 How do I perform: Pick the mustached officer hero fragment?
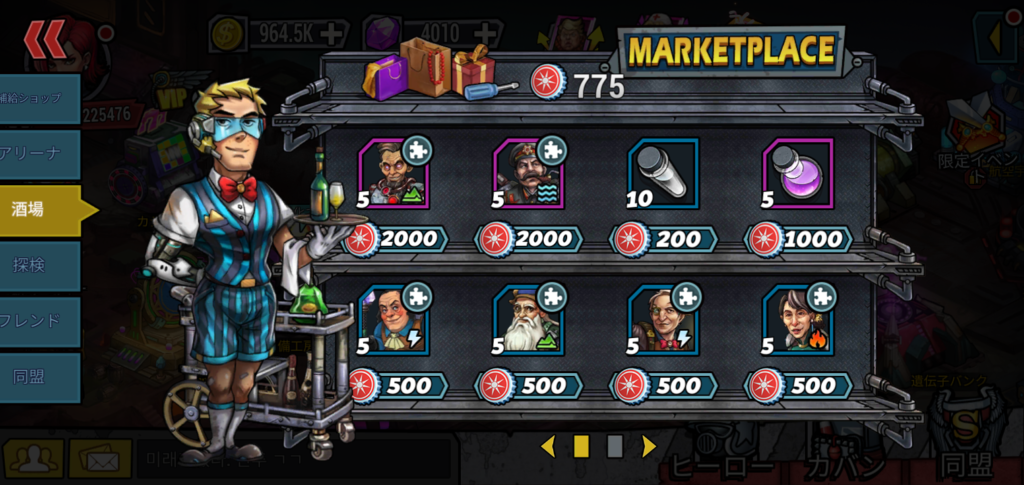(x=528, y=173)
